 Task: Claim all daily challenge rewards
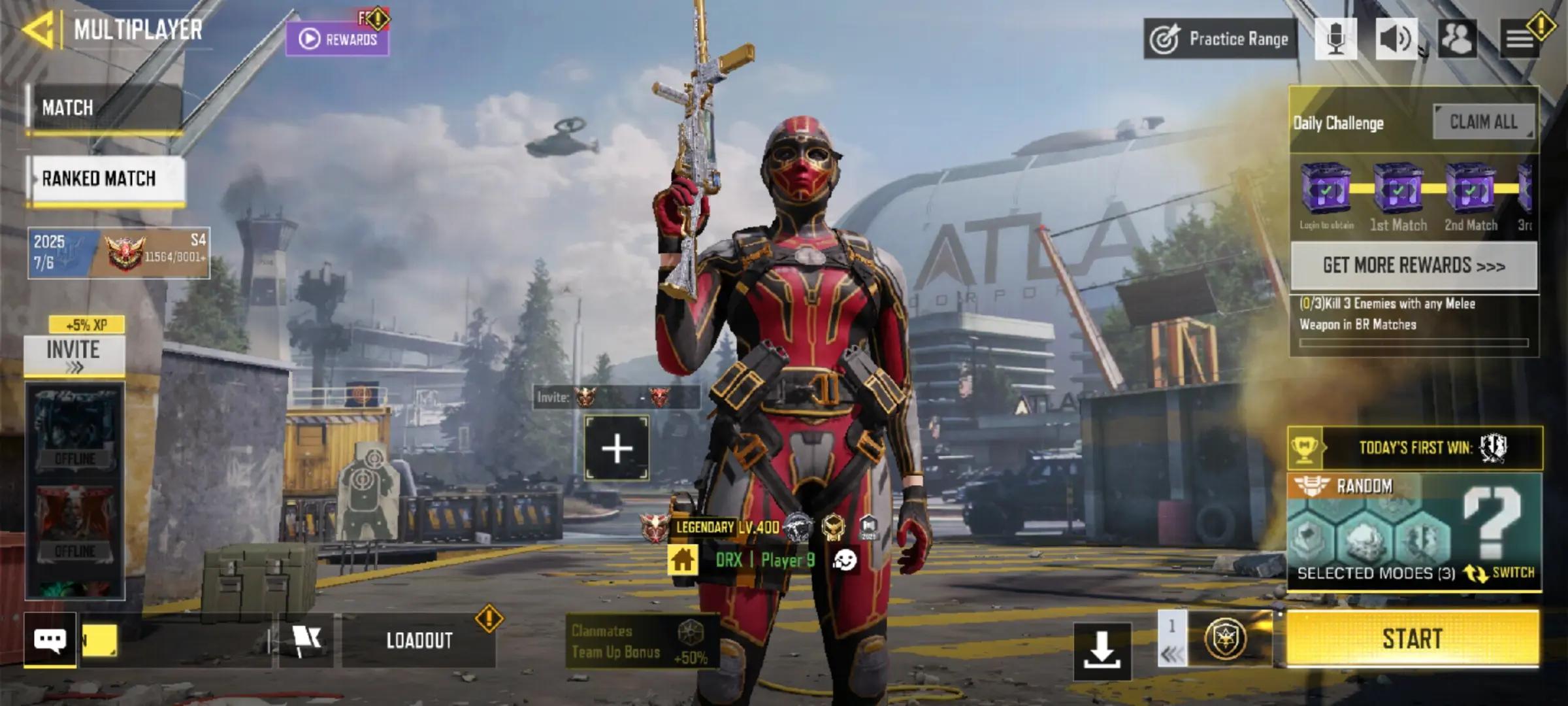1484,122
